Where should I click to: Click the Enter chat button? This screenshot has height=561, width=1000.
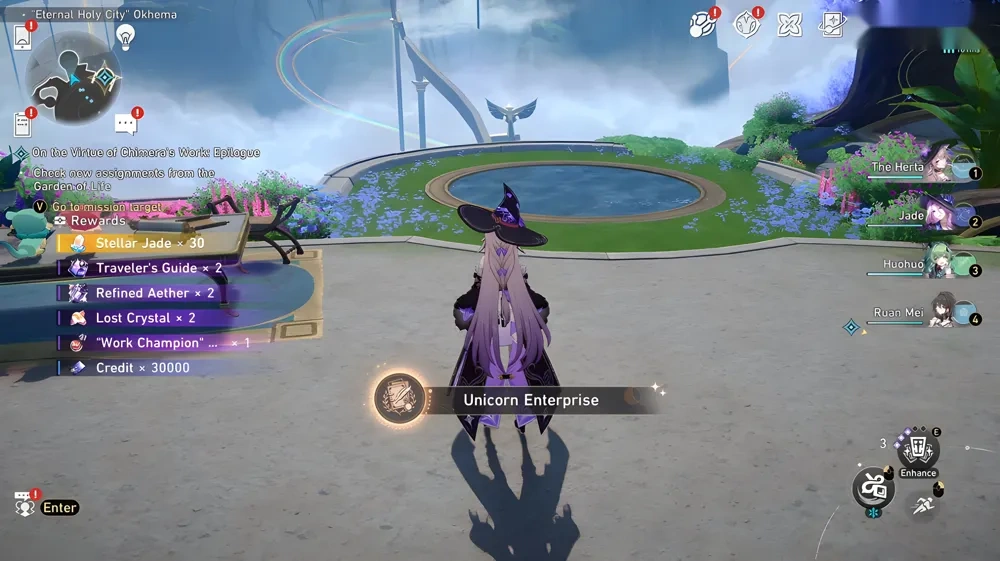(59, 508)
